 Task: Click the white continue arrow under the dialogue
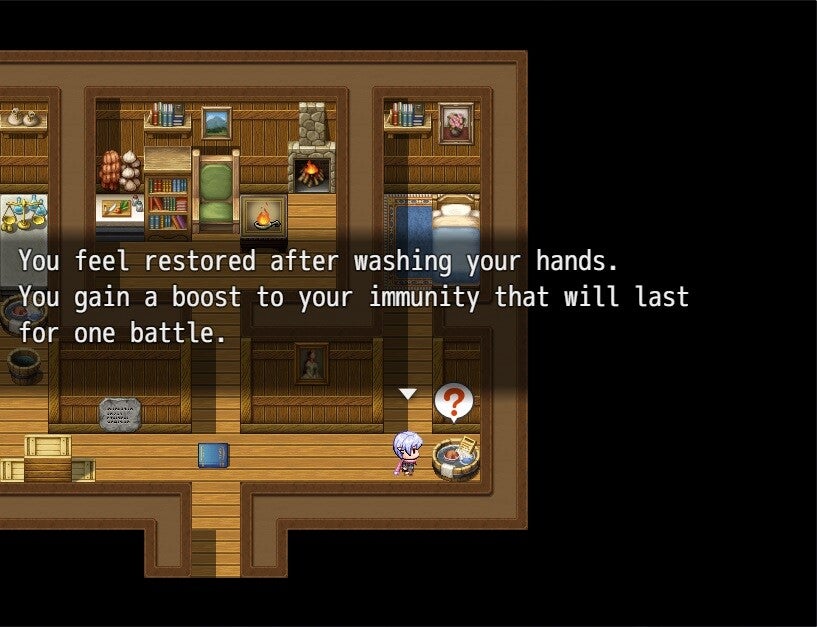coord(407,394)
